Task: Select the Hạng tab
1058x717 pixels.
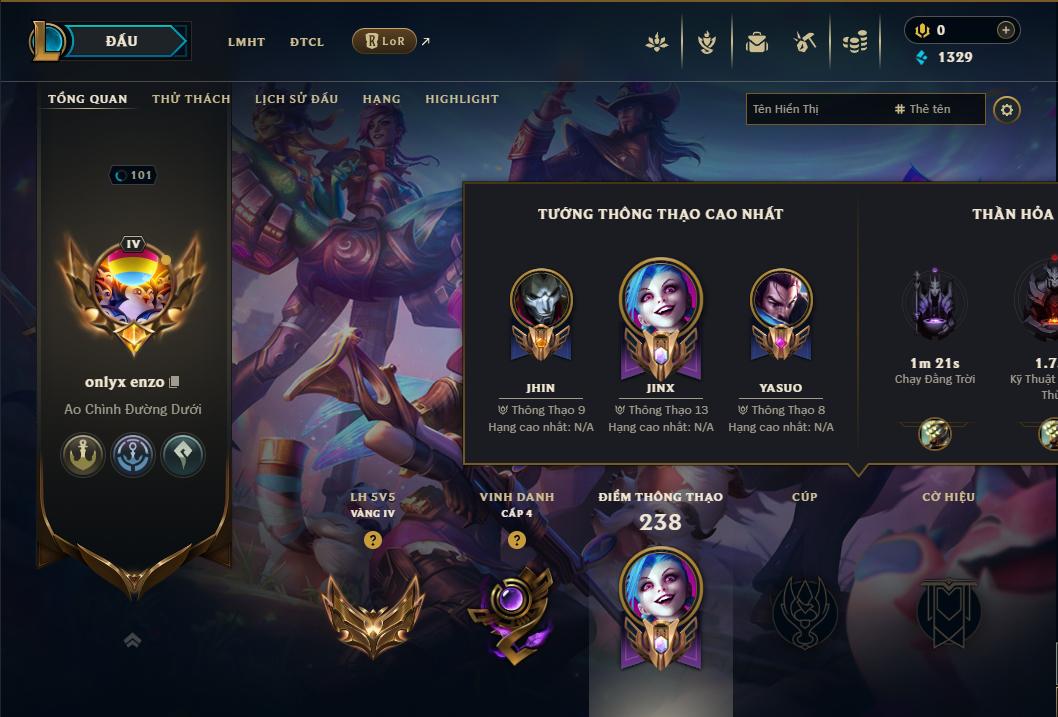Action: tap(381, 99)
